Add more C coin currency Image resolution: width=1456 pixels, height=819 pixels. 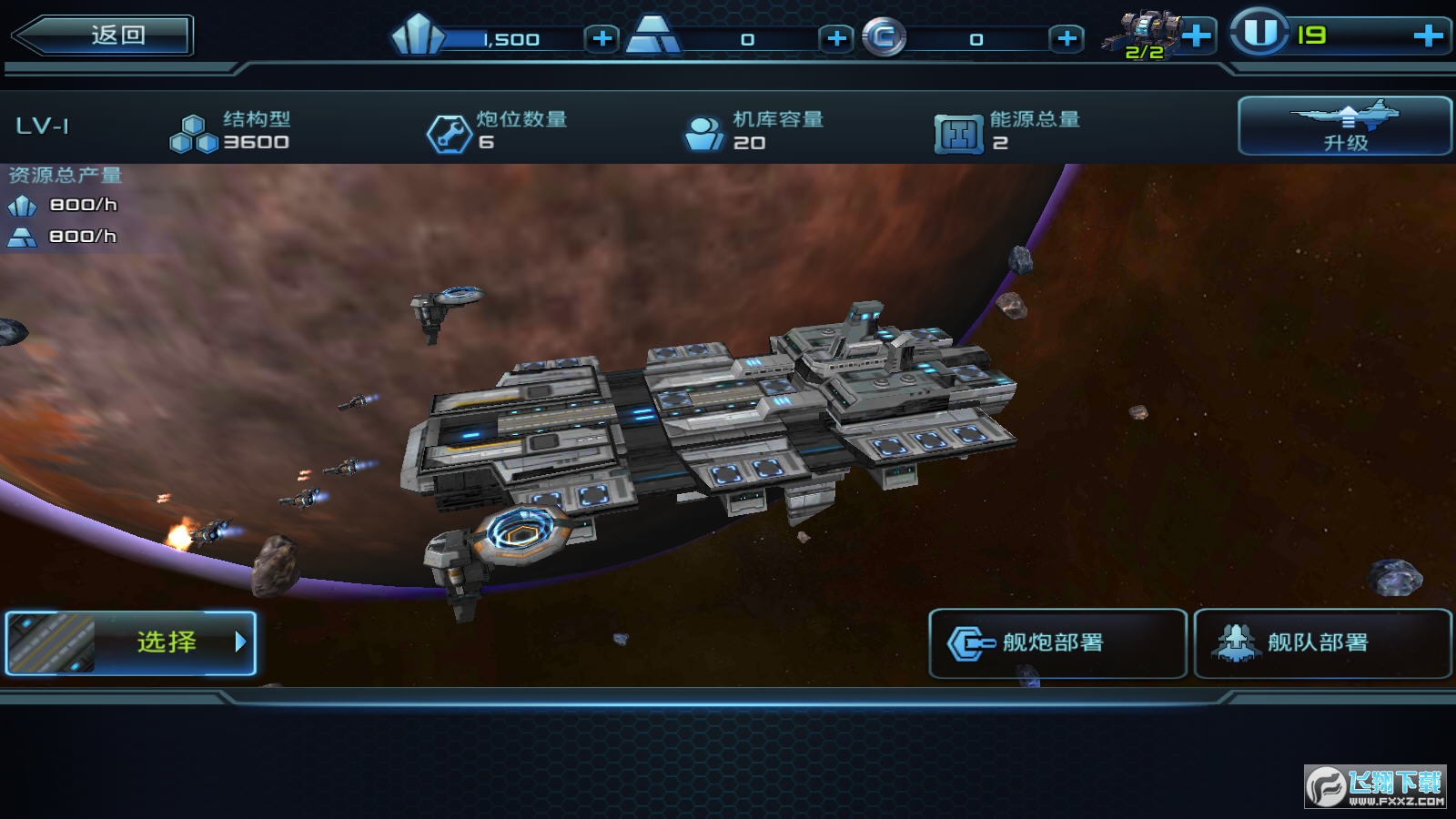(x=1067, y=38)
